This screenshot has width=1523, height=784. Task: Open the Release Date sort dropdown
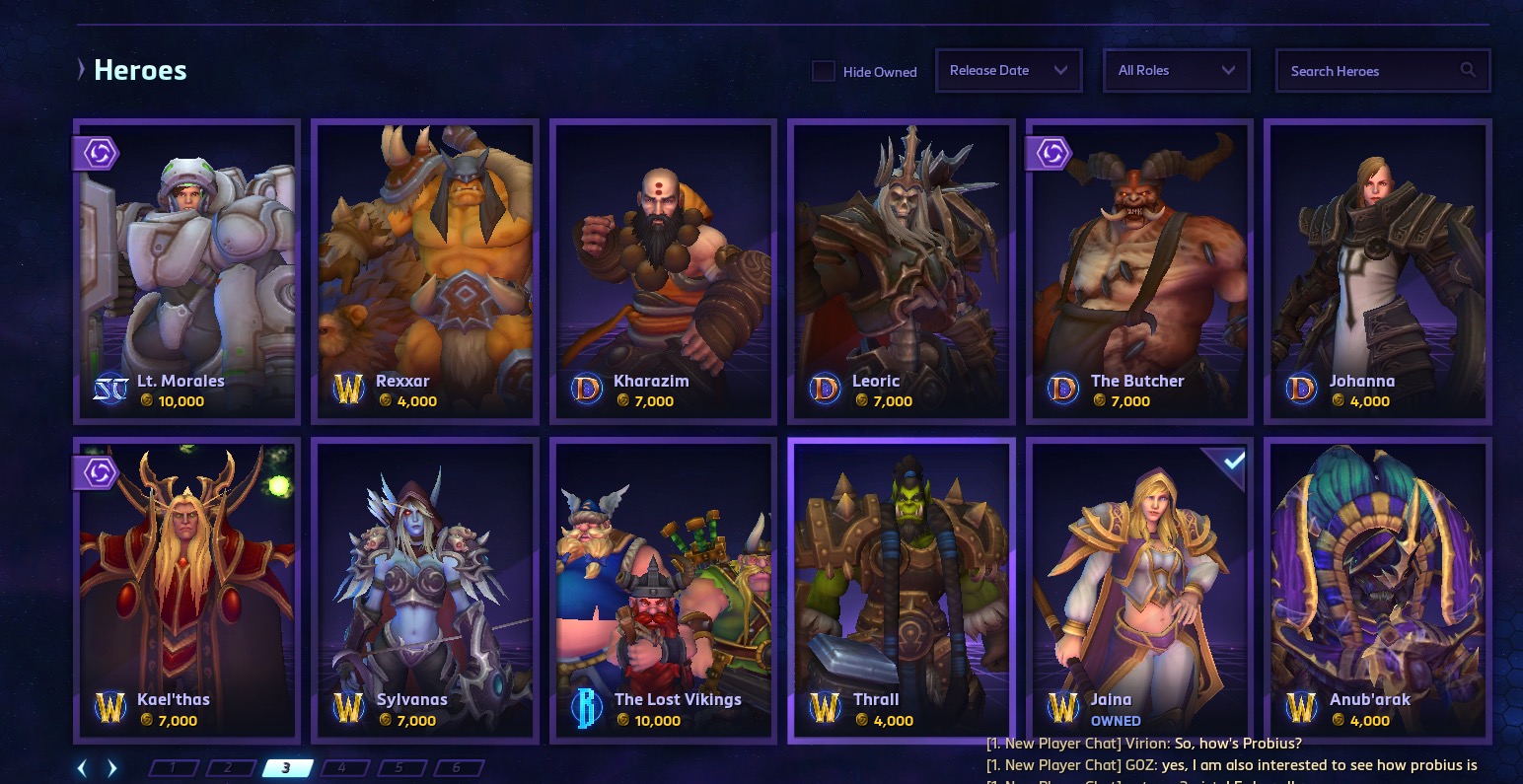1008,71
